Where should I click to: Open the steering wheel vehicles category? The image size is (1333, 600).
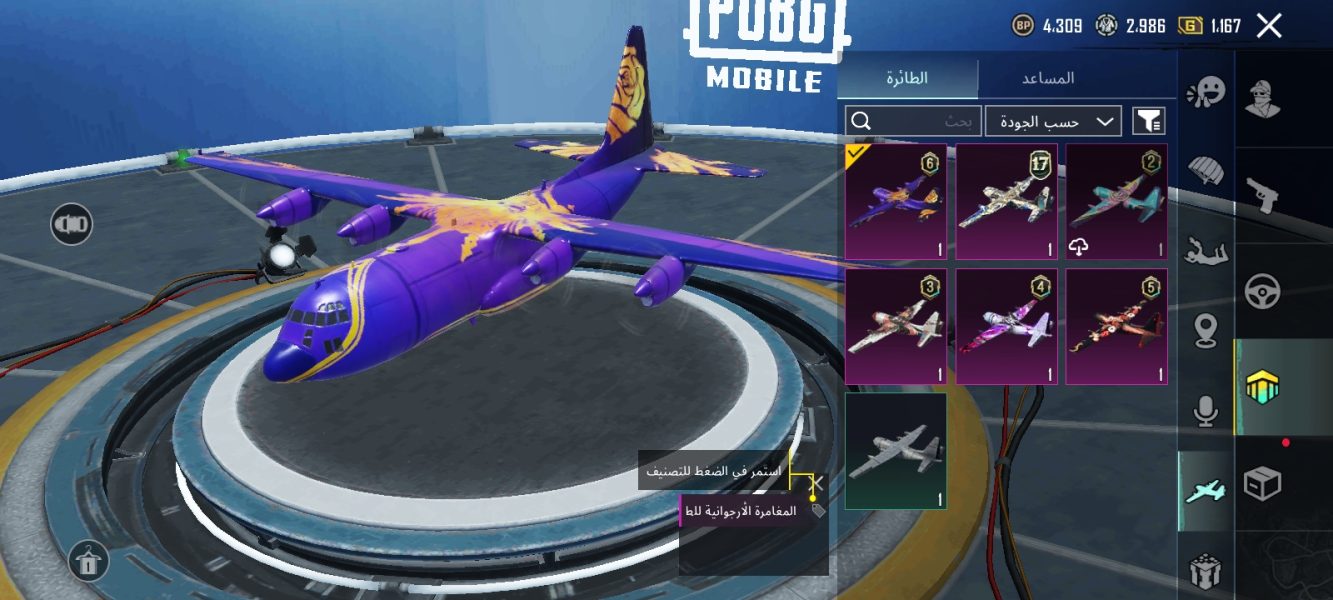click(1264, 291)
